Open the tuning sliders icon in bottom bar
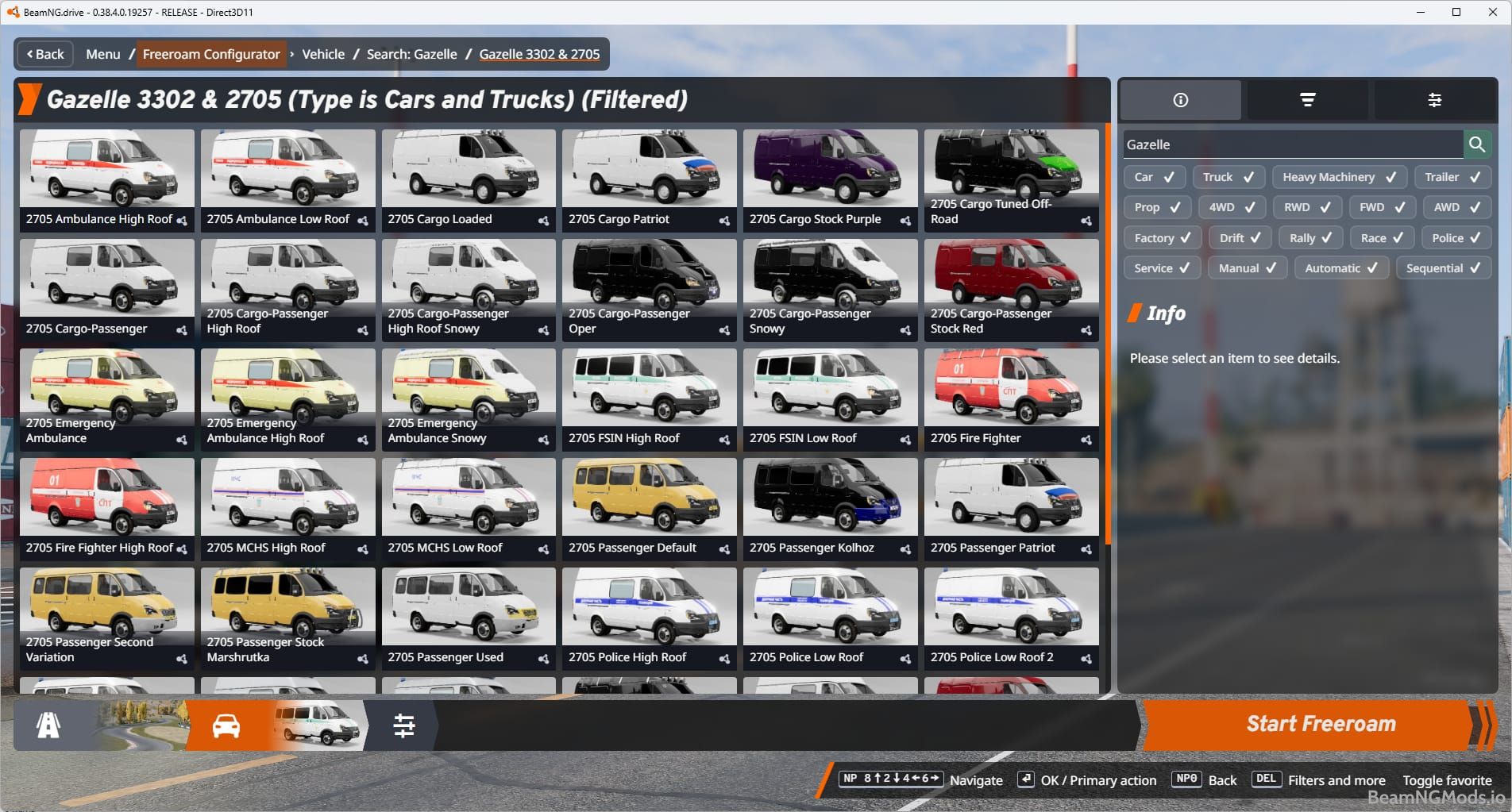This screenshot has width=1512, height=812. pos(406,723)
